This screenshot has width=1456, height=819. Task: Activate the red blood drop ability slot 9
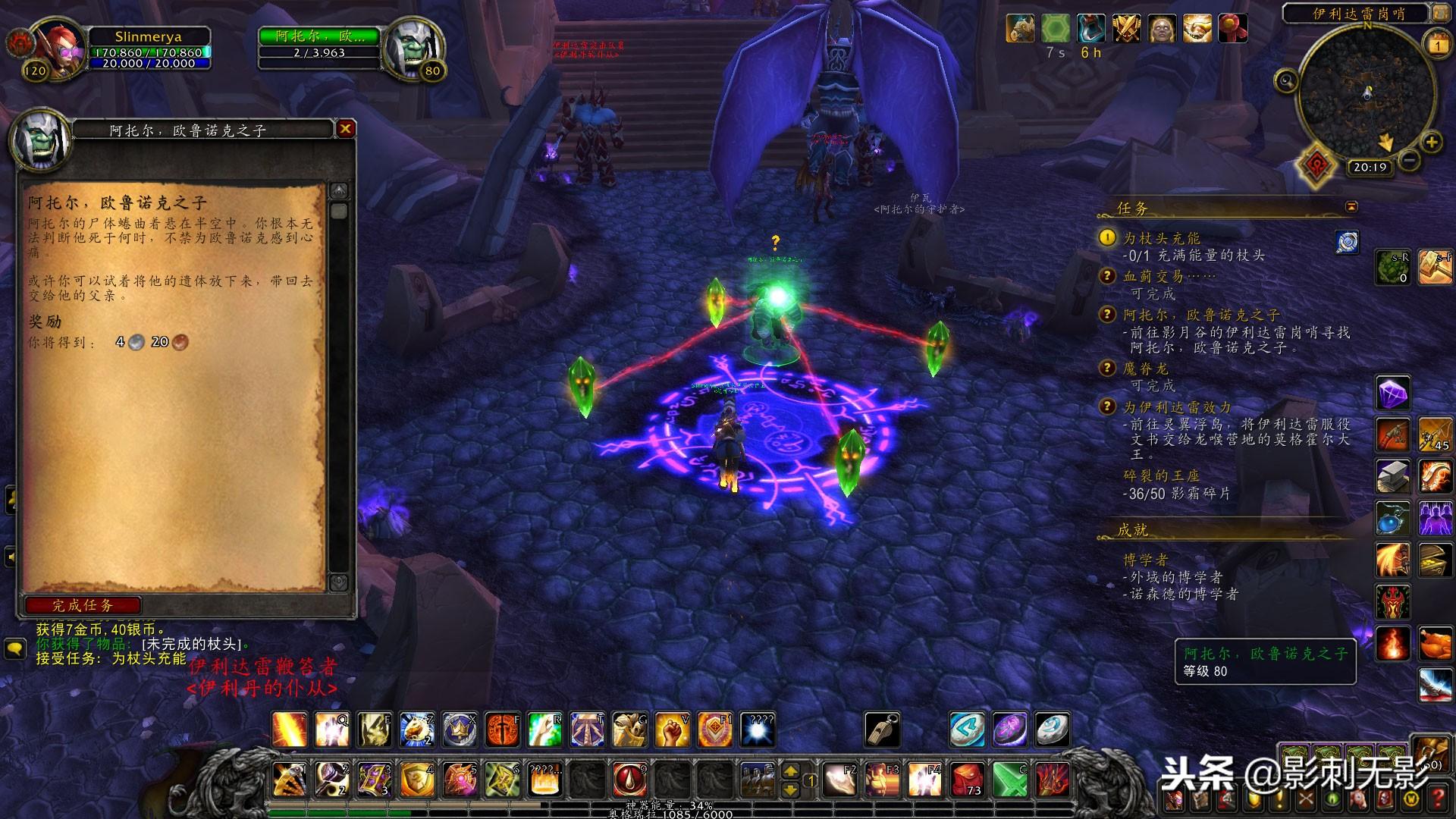click(x=629, y=779)
